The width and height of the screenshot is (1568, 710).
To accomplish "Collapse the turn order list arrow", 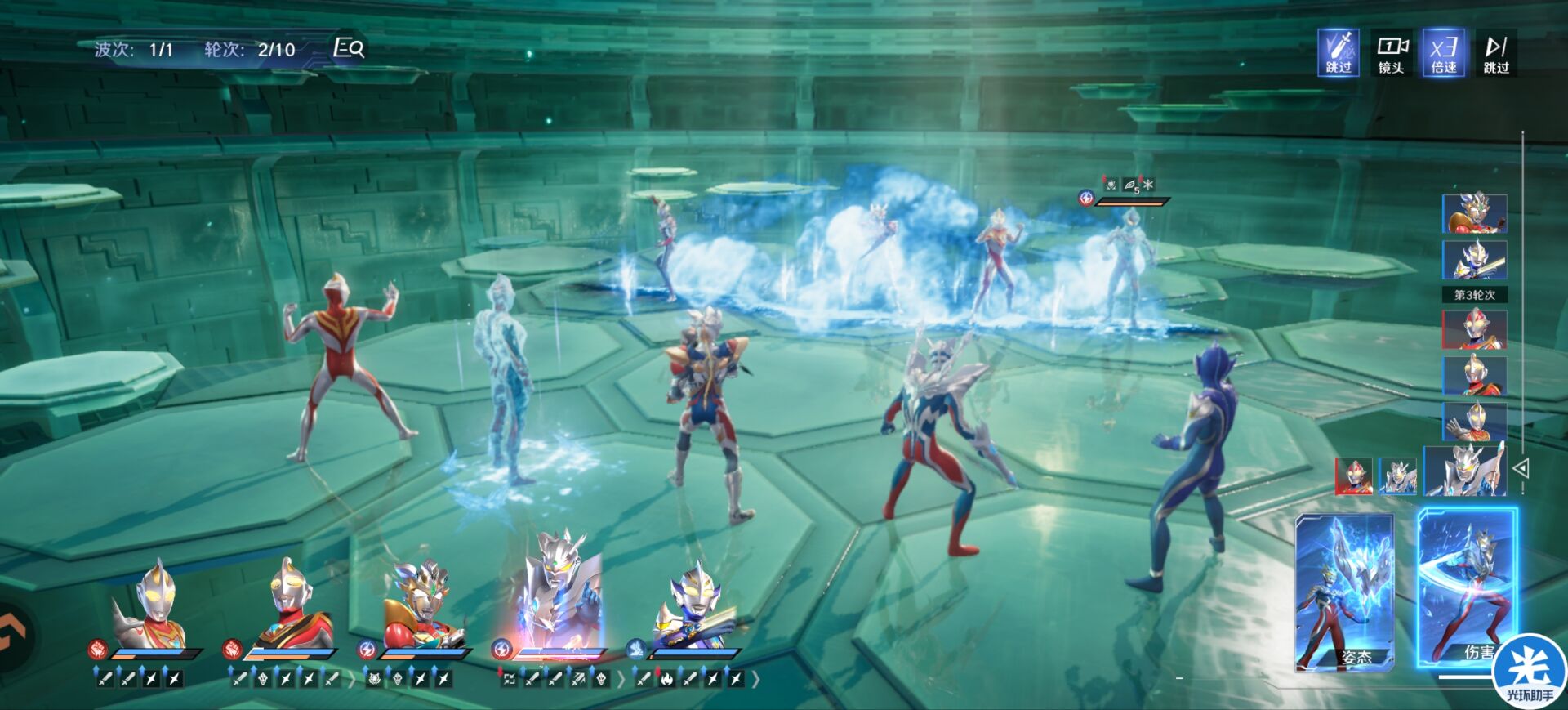I will click(1521, 468).
